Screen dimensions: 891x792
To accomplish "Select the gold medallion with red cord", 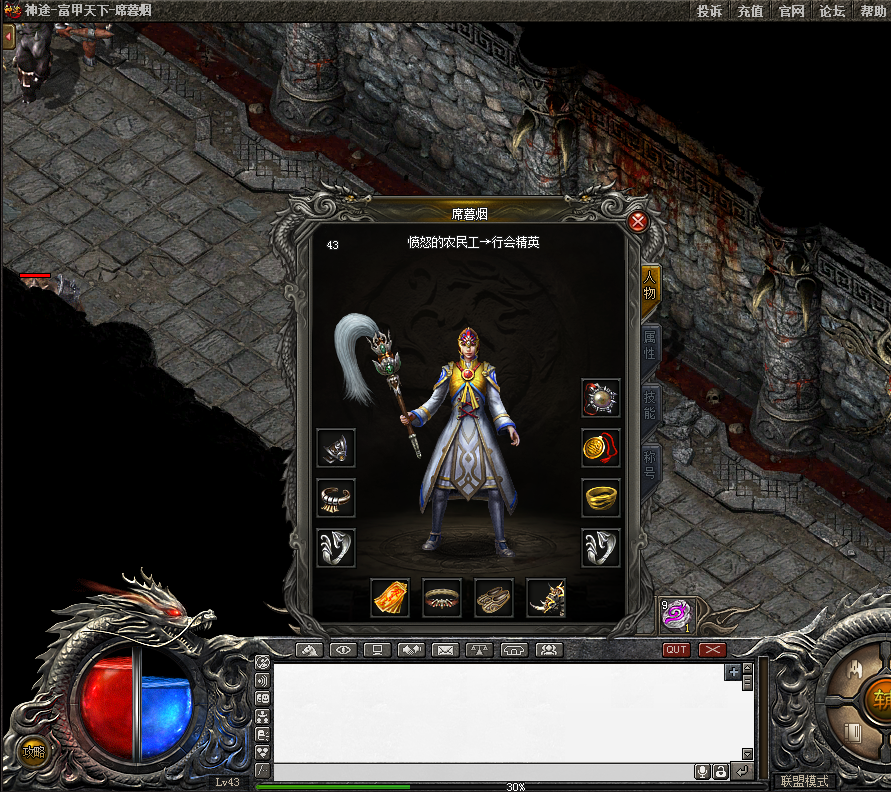I will [601, 448].
